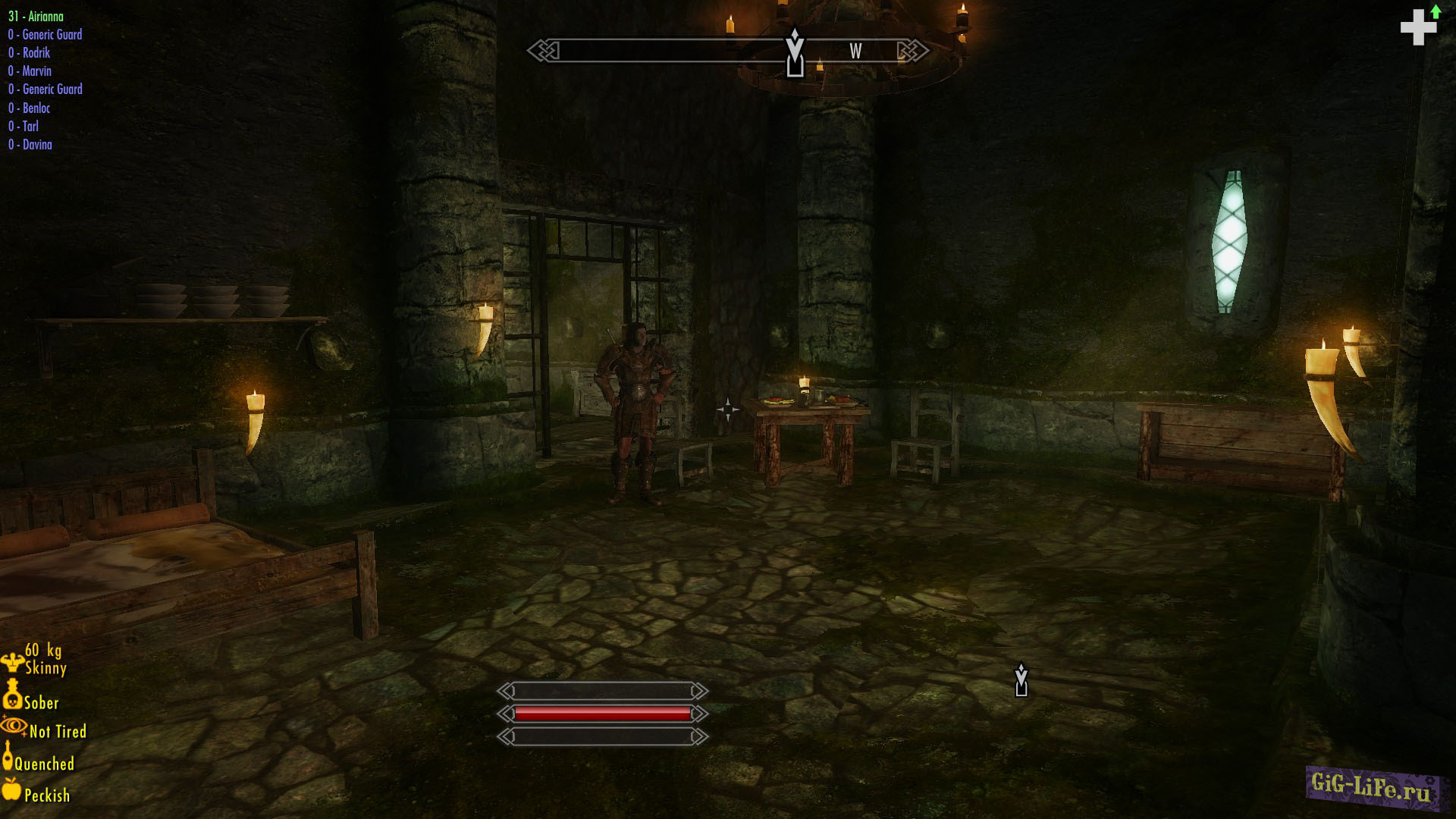Screen dimensions: 1456x819
Task: Choose Rodrik from the name list
Action: (30, 52)
